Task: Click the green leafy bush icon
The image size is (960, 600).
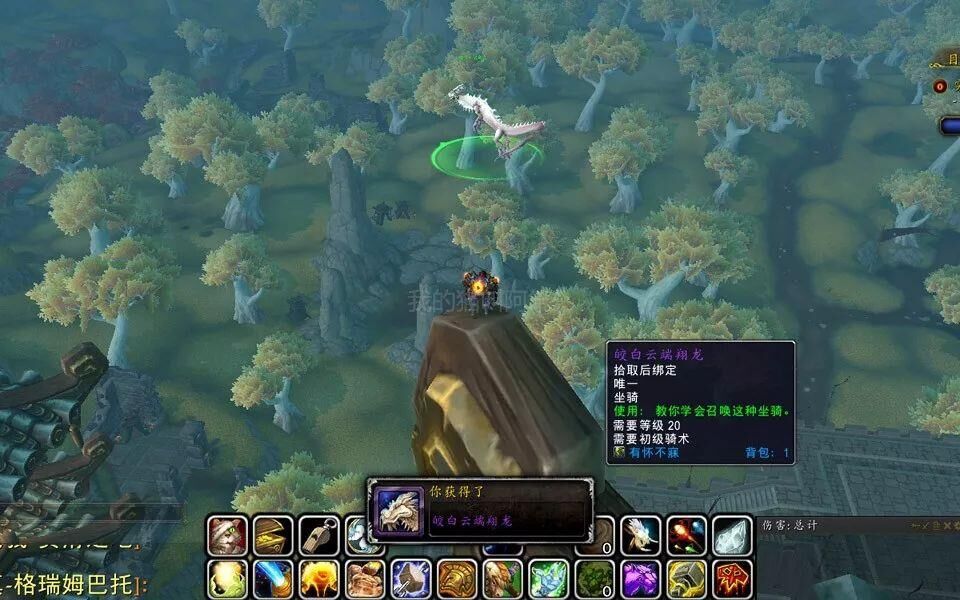Action: click(594, 580)
